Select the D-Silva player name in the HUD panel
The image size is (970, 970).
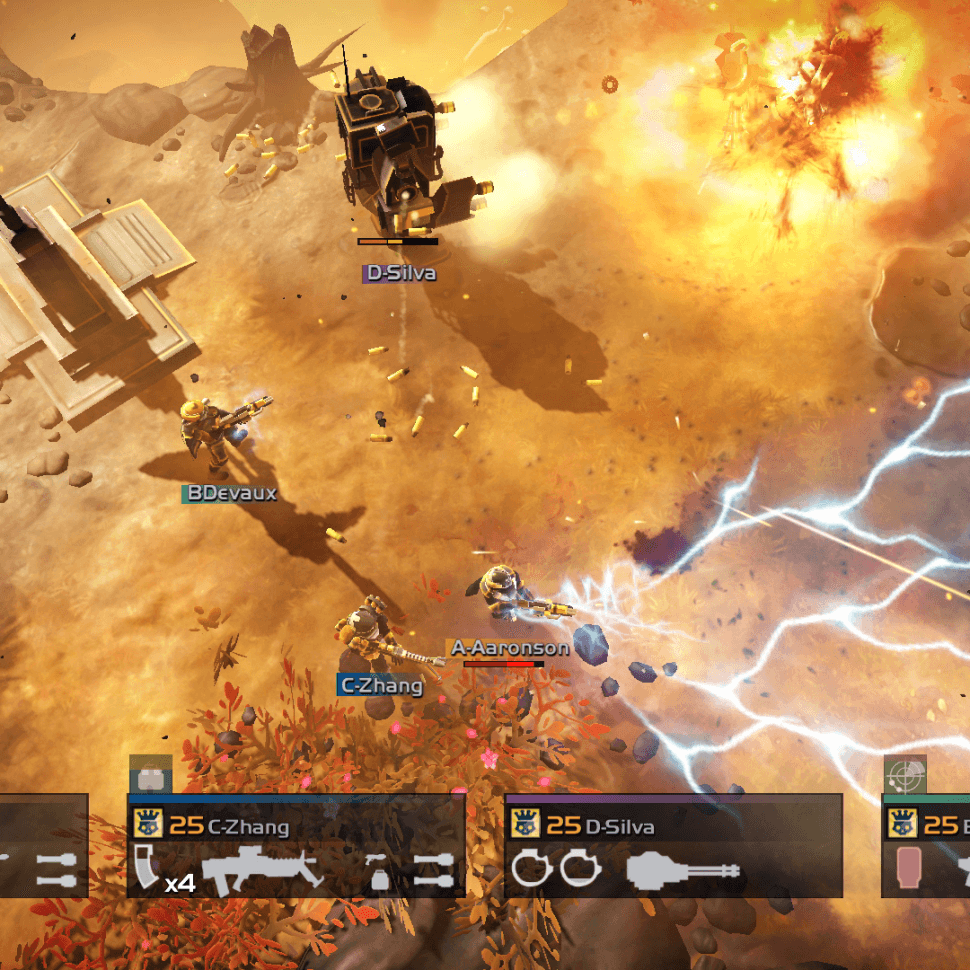[x=620, y=826]
